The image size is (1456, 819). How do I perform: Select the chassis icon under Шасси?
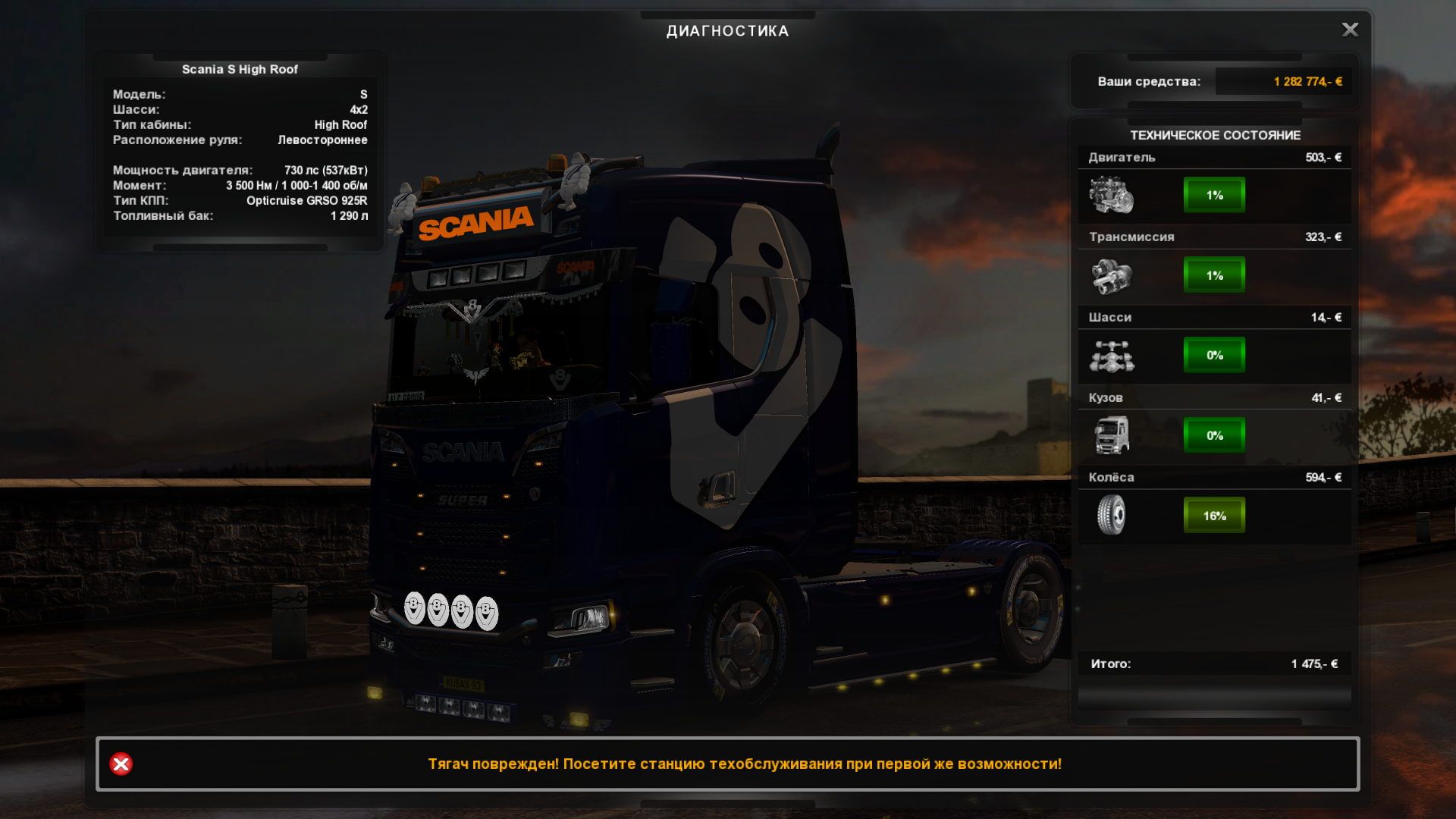[1111, 356]
